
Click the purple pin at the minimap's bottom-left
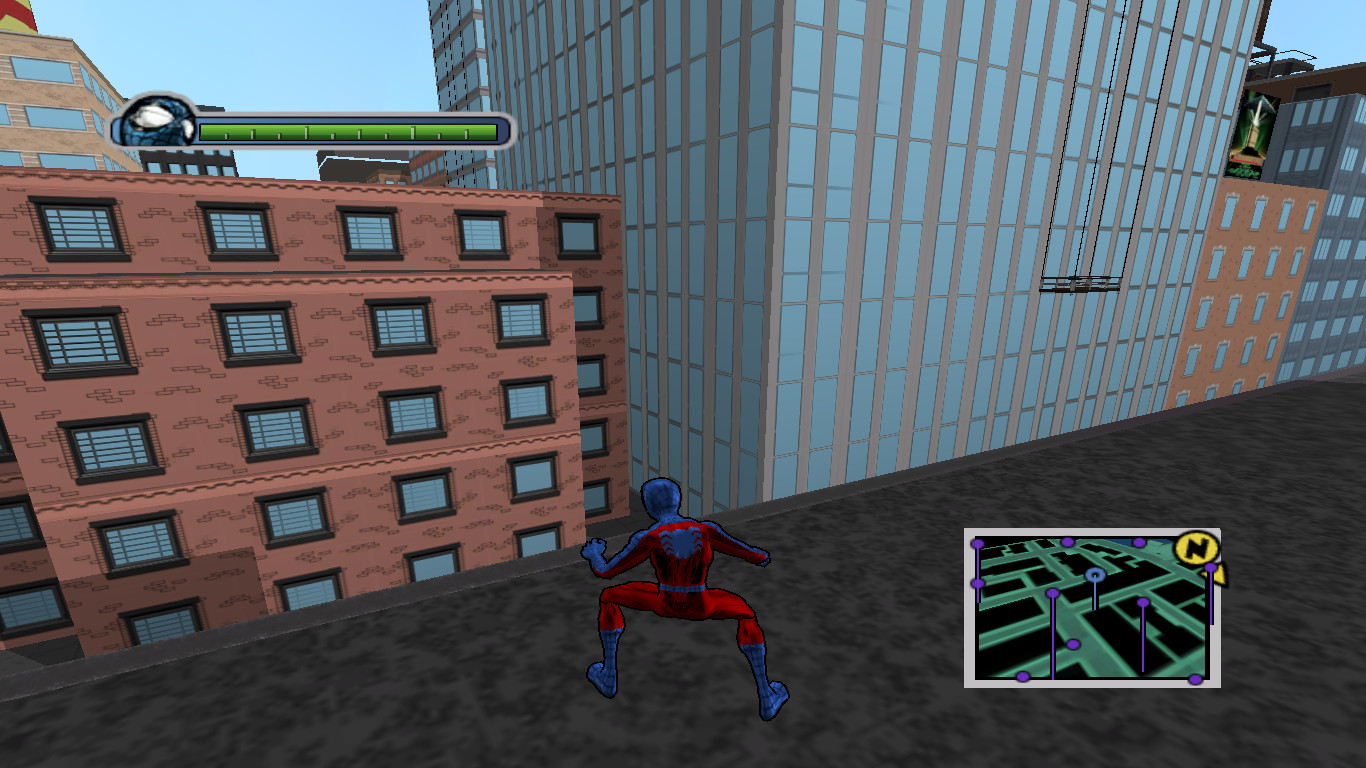1023,676
